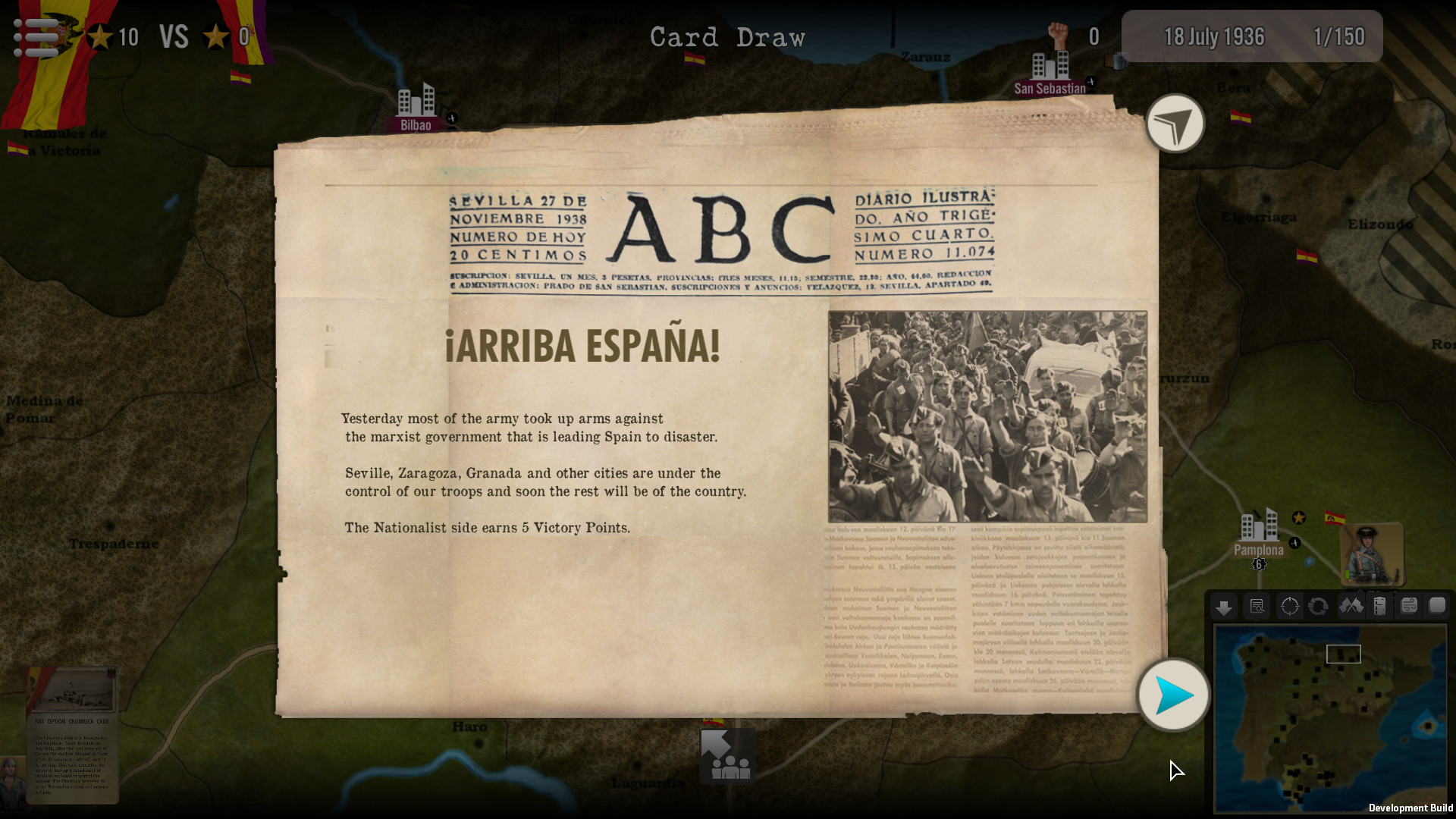Expand the Pamplona city stack counter
The height and width of the screenshot is (819, 1456).
(1258, 564)
